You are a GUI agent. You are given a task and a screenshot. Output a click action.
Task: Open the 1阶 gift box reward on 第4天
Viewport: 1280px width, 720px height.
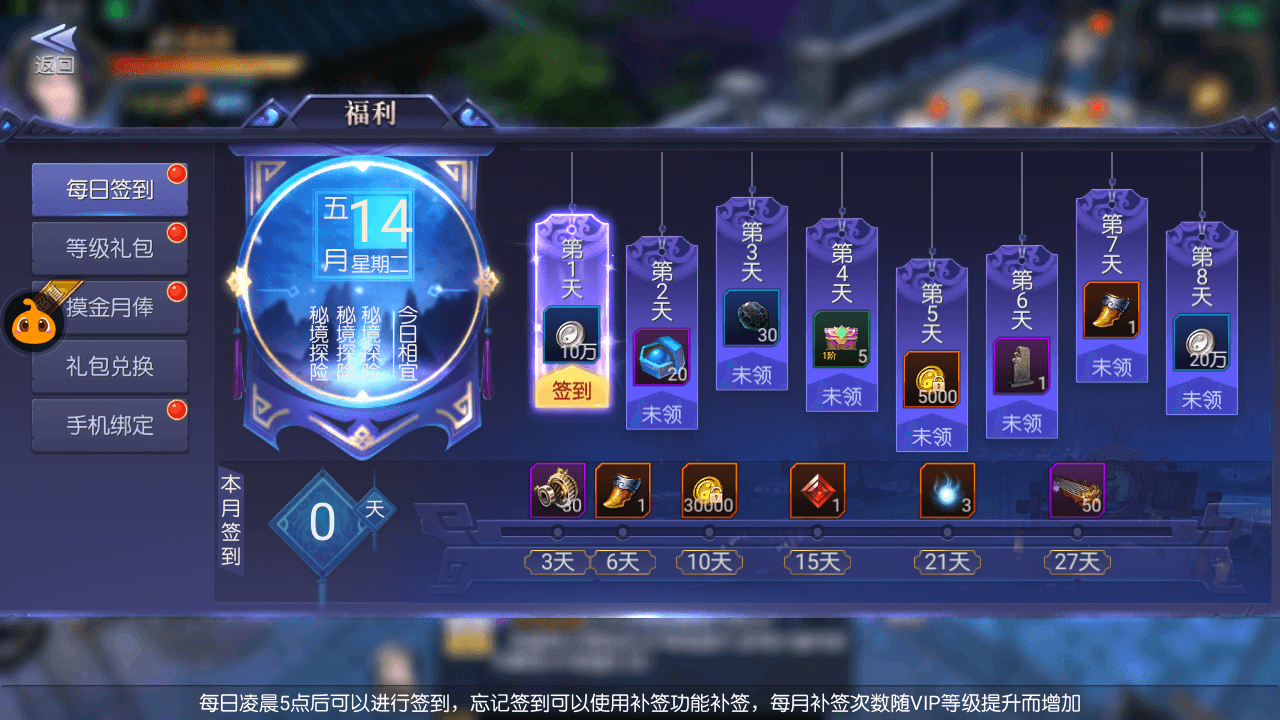pyautogui.click(x=841, y=338)
